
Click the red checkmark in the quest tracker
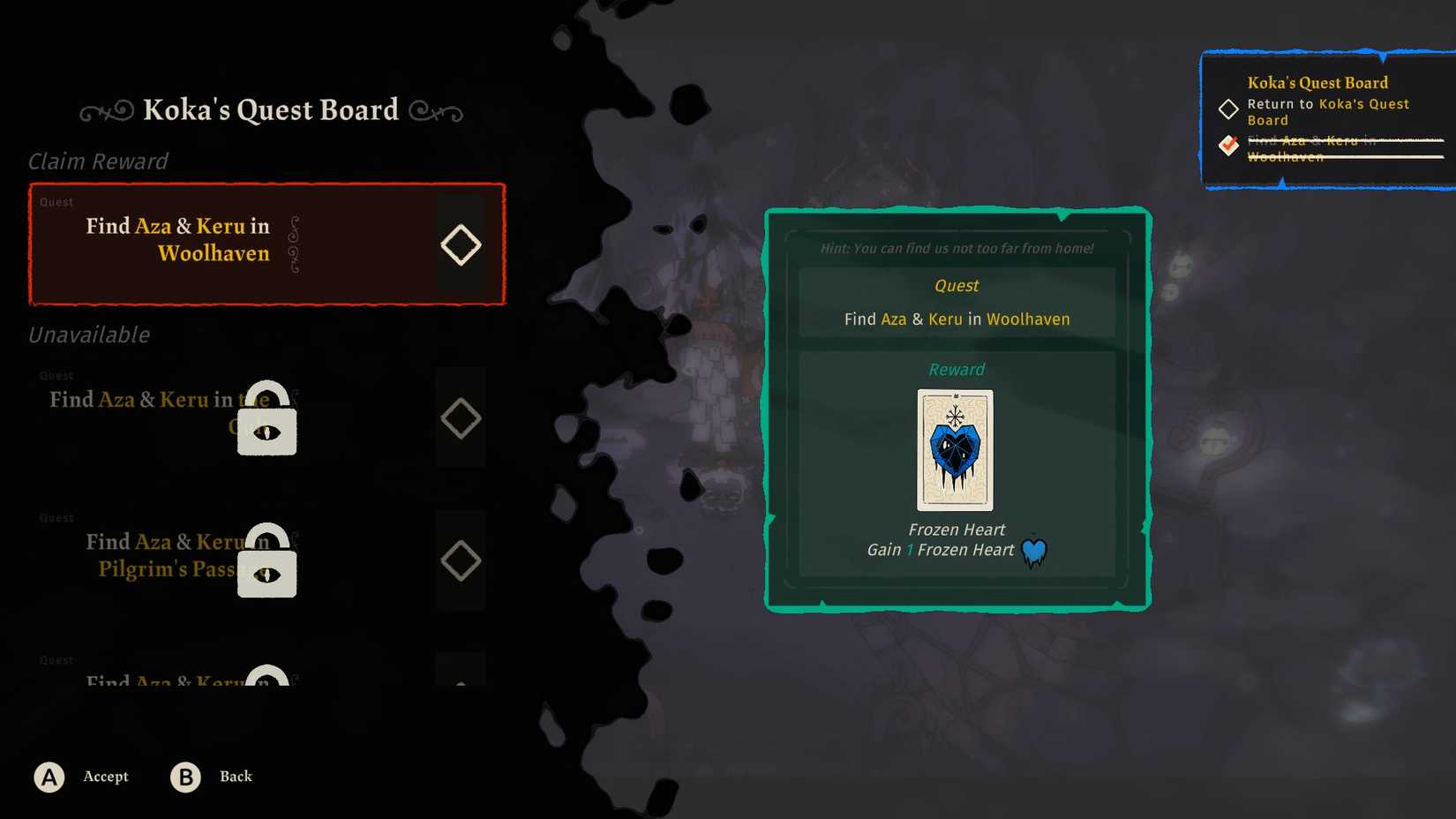(x=1227, y=145)
